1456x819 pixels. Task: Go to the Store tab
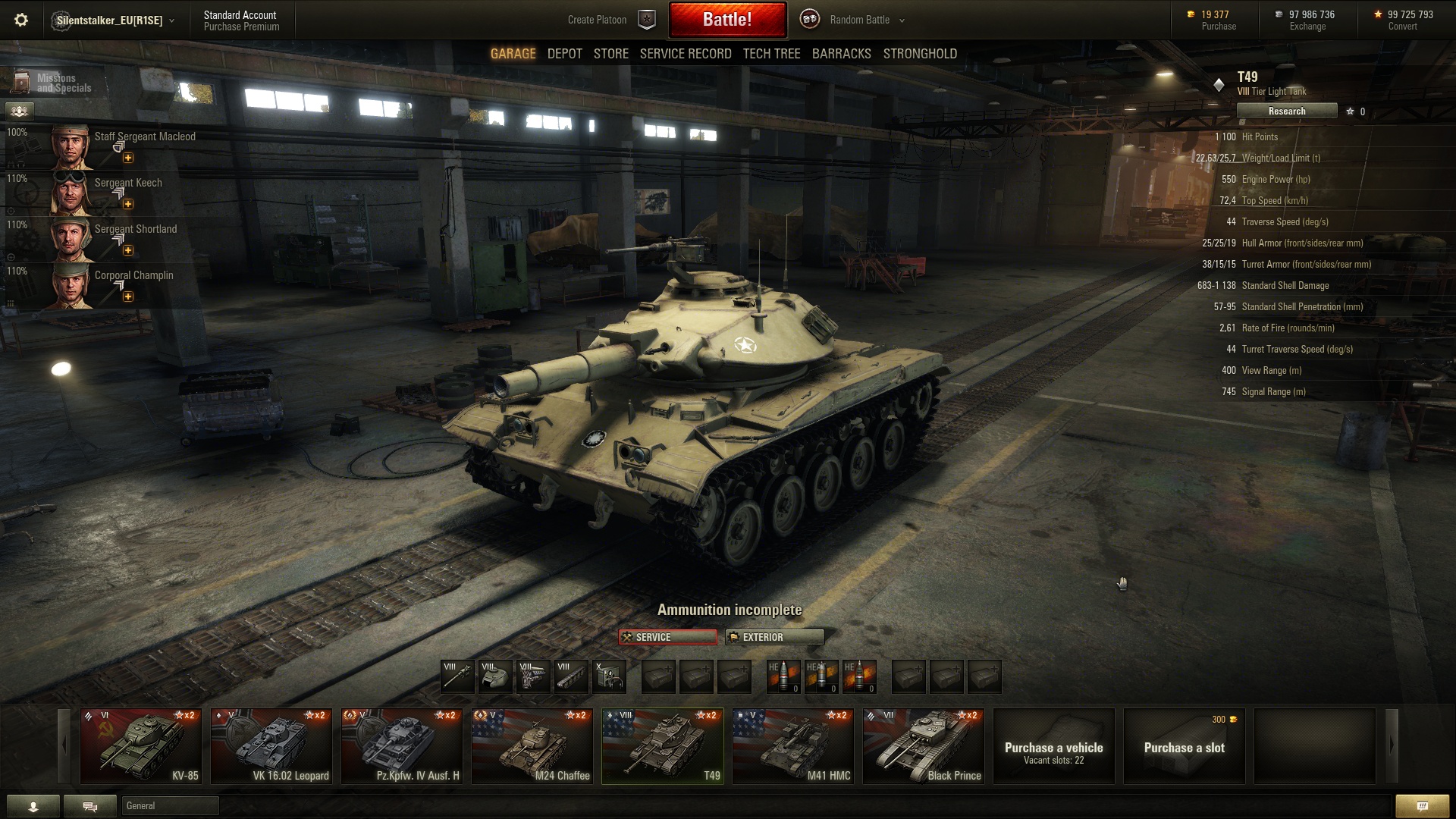click(x=610, y=54)
